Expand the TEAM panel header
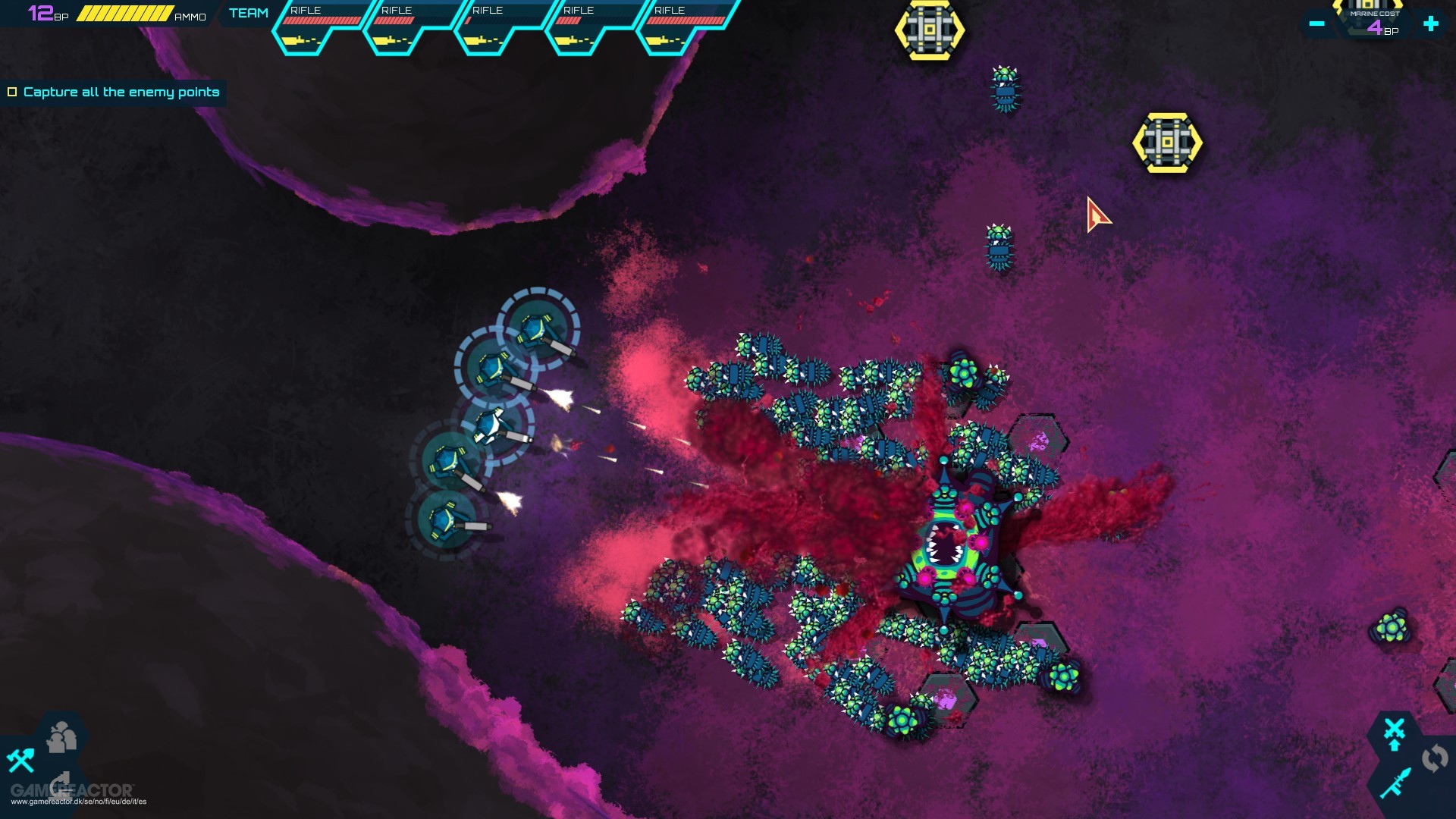1456x819 pixels. click(x=248, y=12)
